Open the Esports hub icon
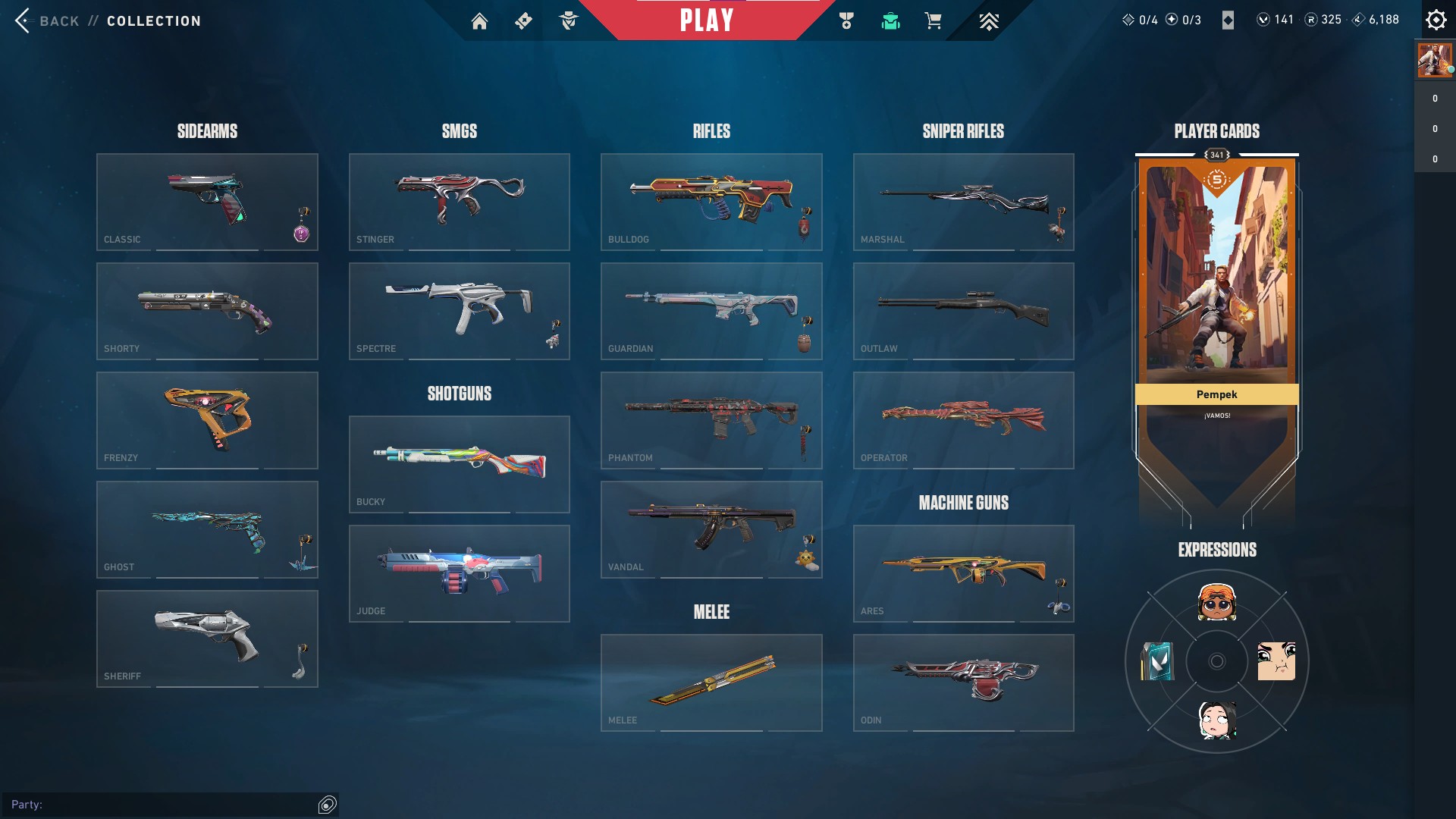The width and height of the screenshot is (1456, 819). coord(987,20)
